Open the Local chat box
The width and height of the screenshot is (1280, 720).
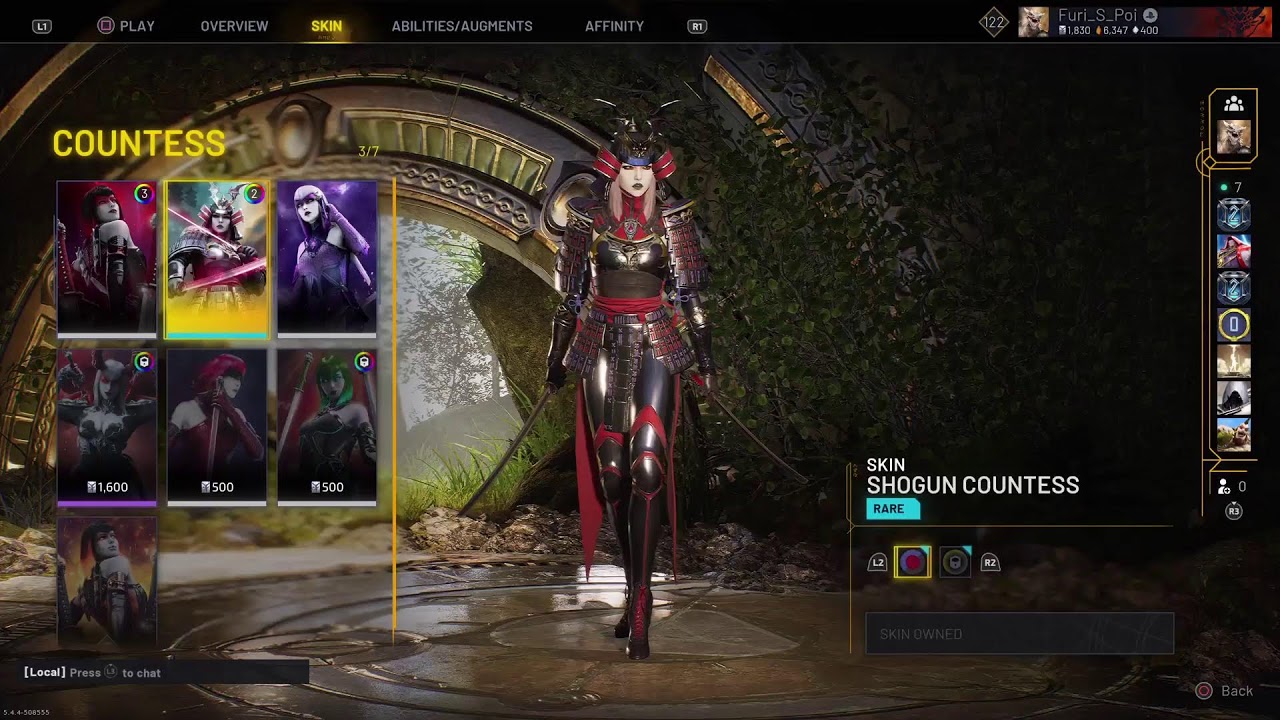pyautogui.click(x=166, y=673)
